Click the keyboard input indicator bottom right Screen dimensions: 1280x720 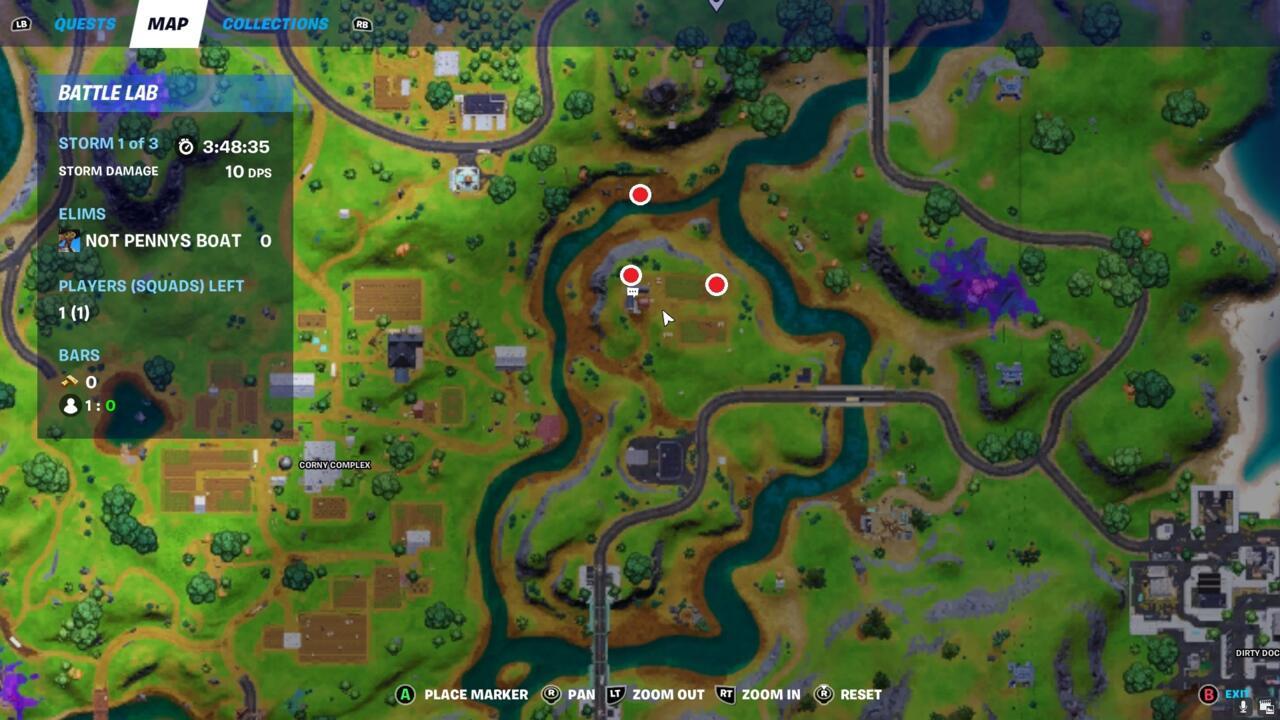[x=1264, y=705]
